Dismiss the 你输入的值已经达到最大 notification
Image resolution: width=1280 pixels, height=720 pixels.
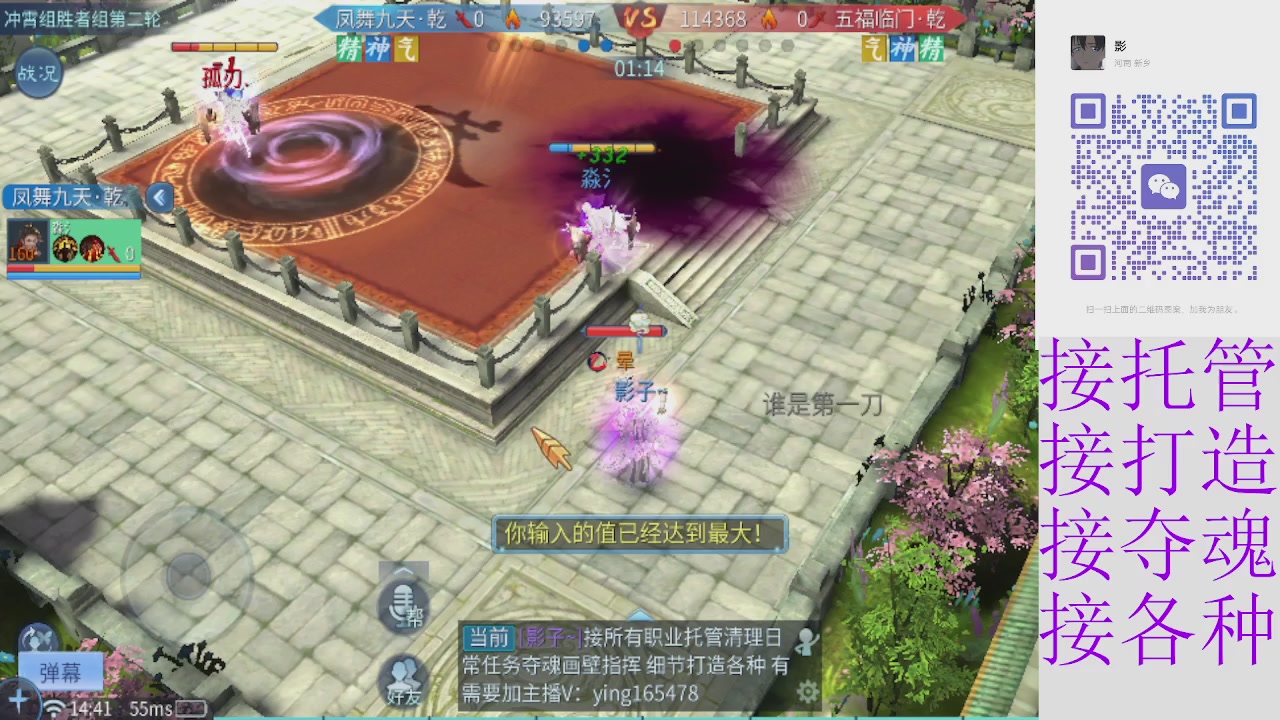[640, 533]
